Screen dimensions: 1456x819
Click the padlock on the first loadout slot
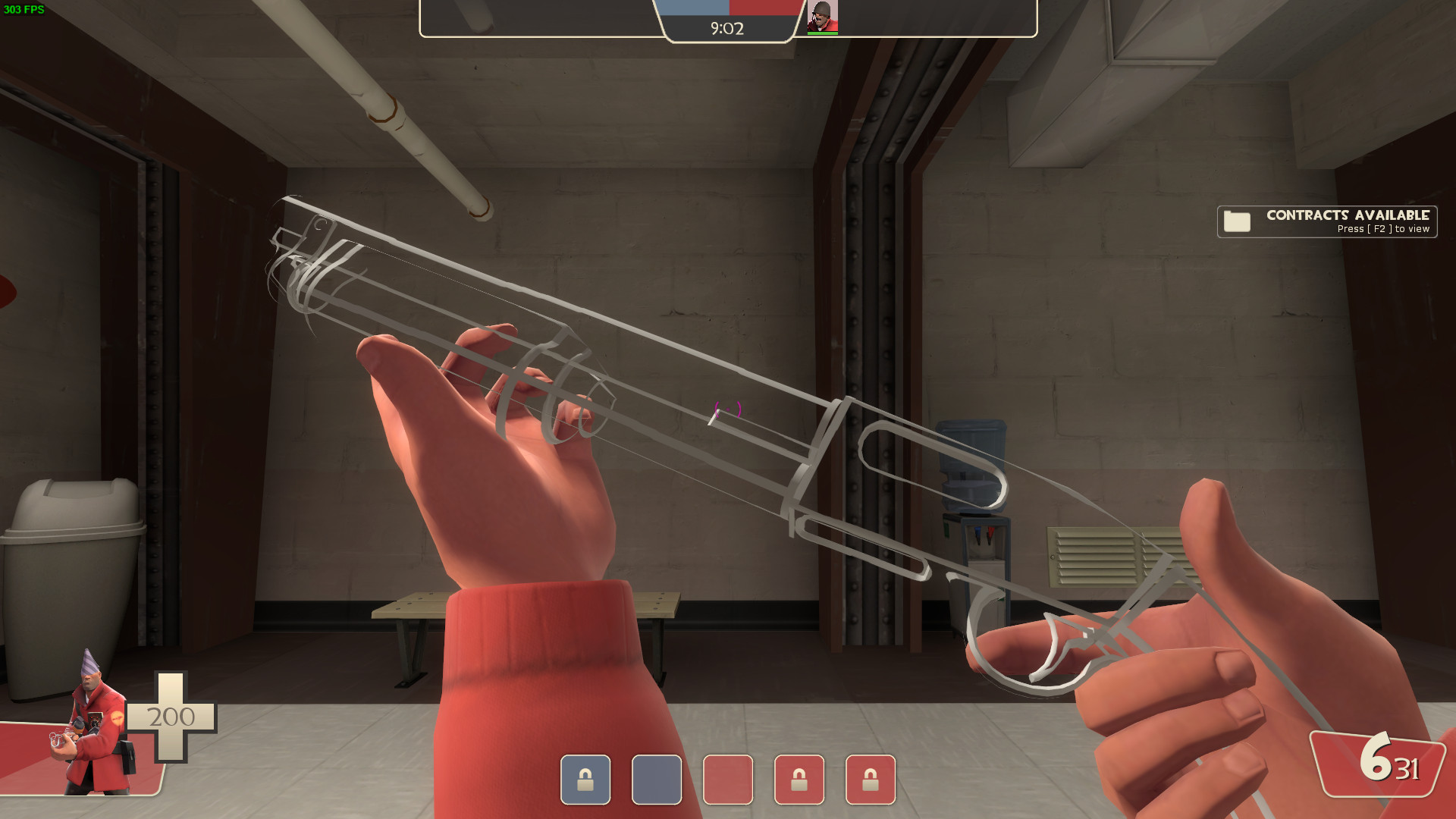[x=584, y=780]
